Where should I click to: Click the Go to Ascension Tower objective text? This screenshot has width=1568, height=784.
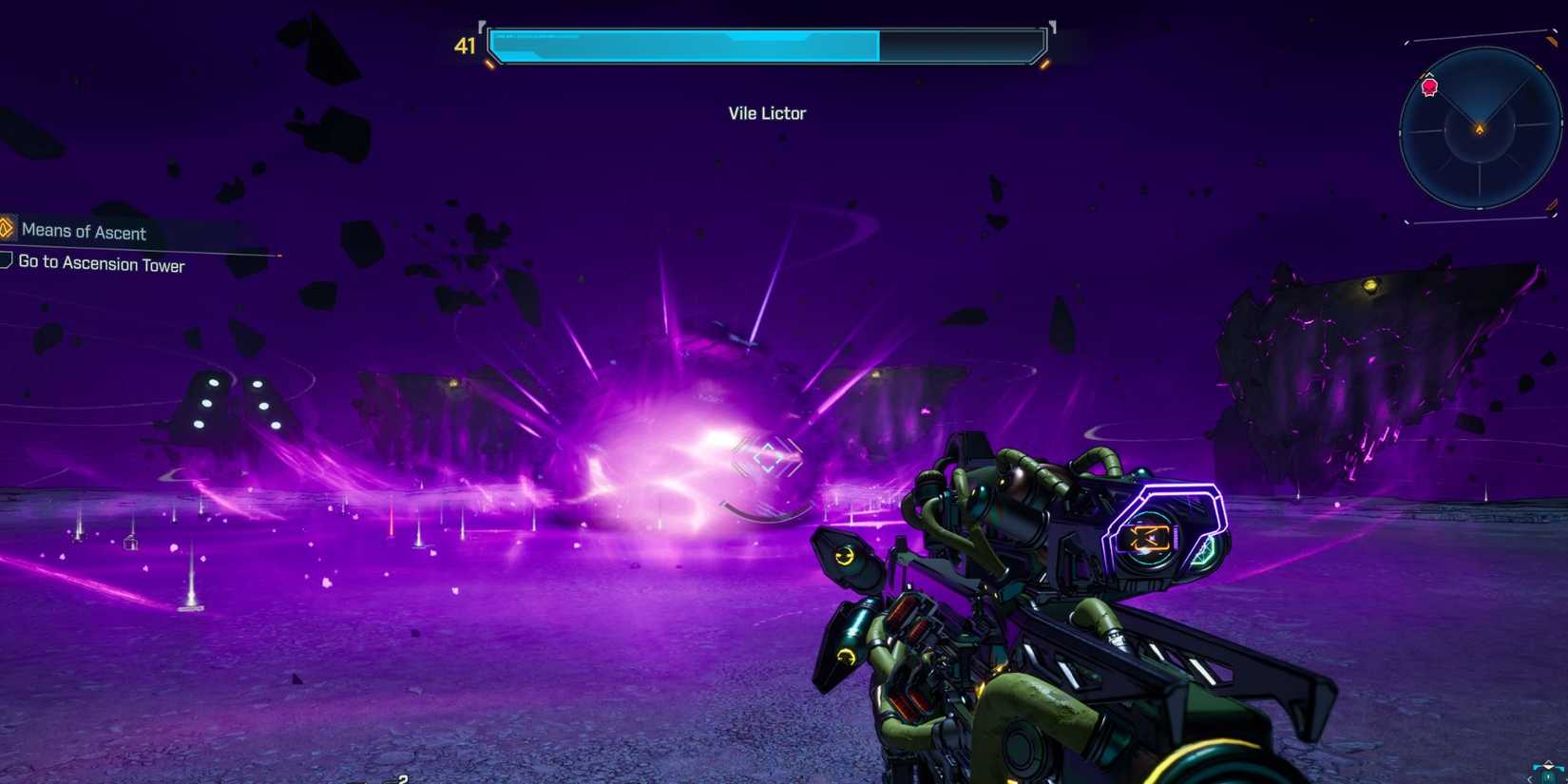coord(101,265)
